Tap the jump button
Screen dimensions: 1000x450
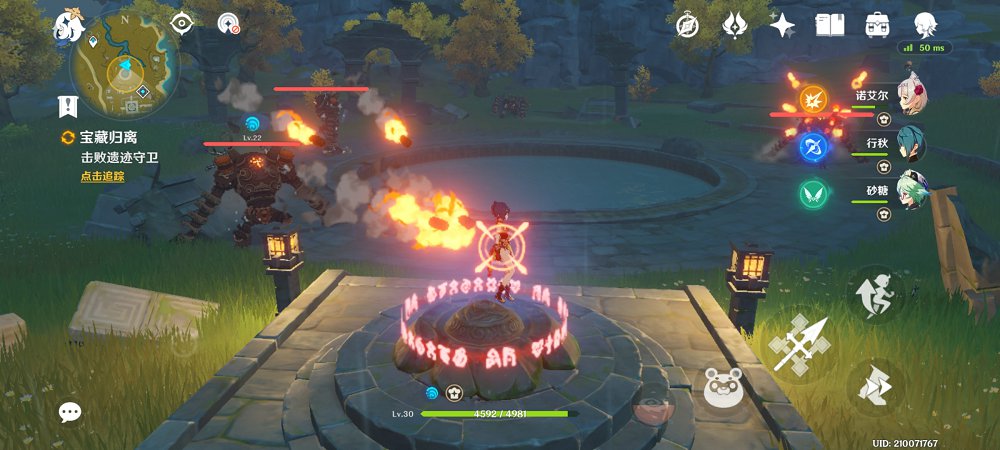click(x=875, y=293)
